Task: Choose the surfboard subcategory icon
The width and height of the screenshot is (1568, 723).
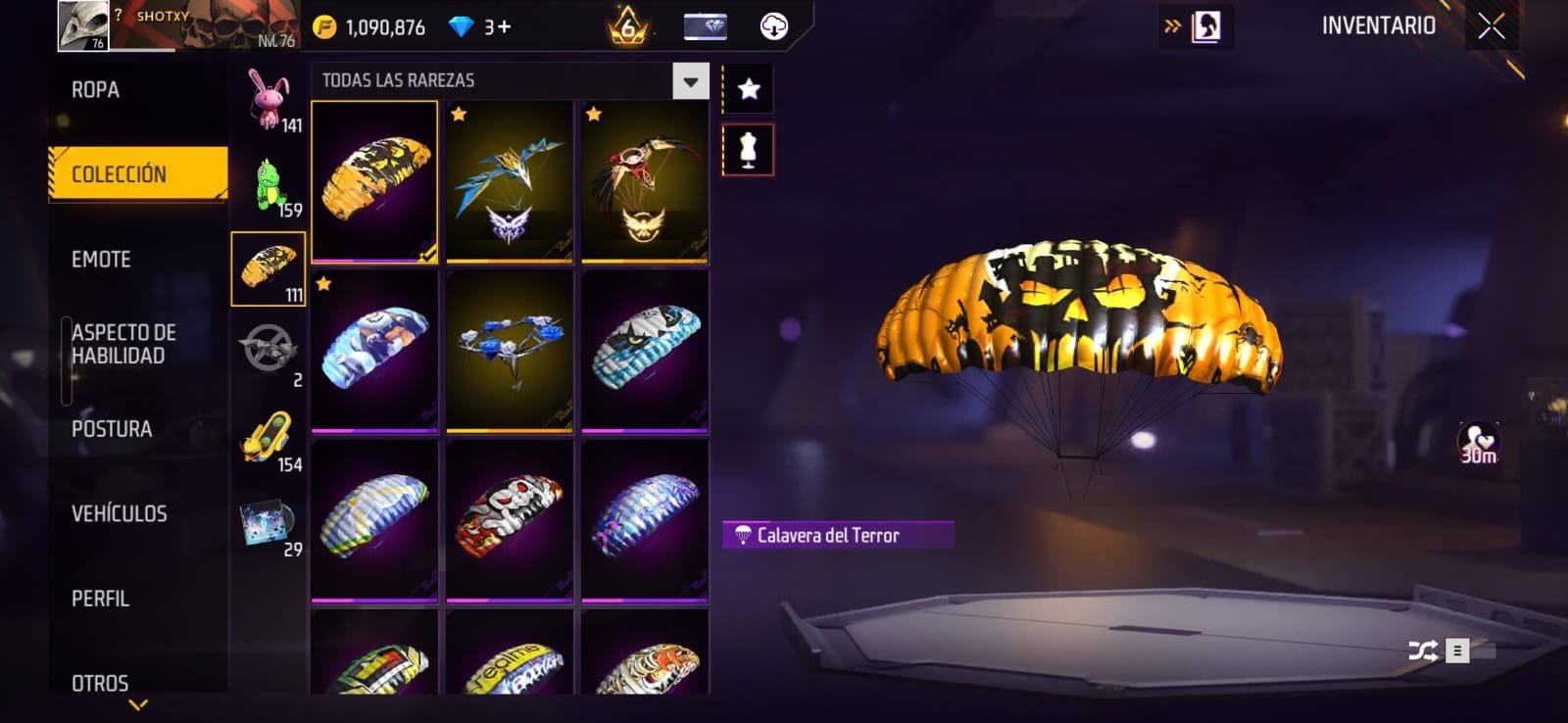Action: pos(268,438)
